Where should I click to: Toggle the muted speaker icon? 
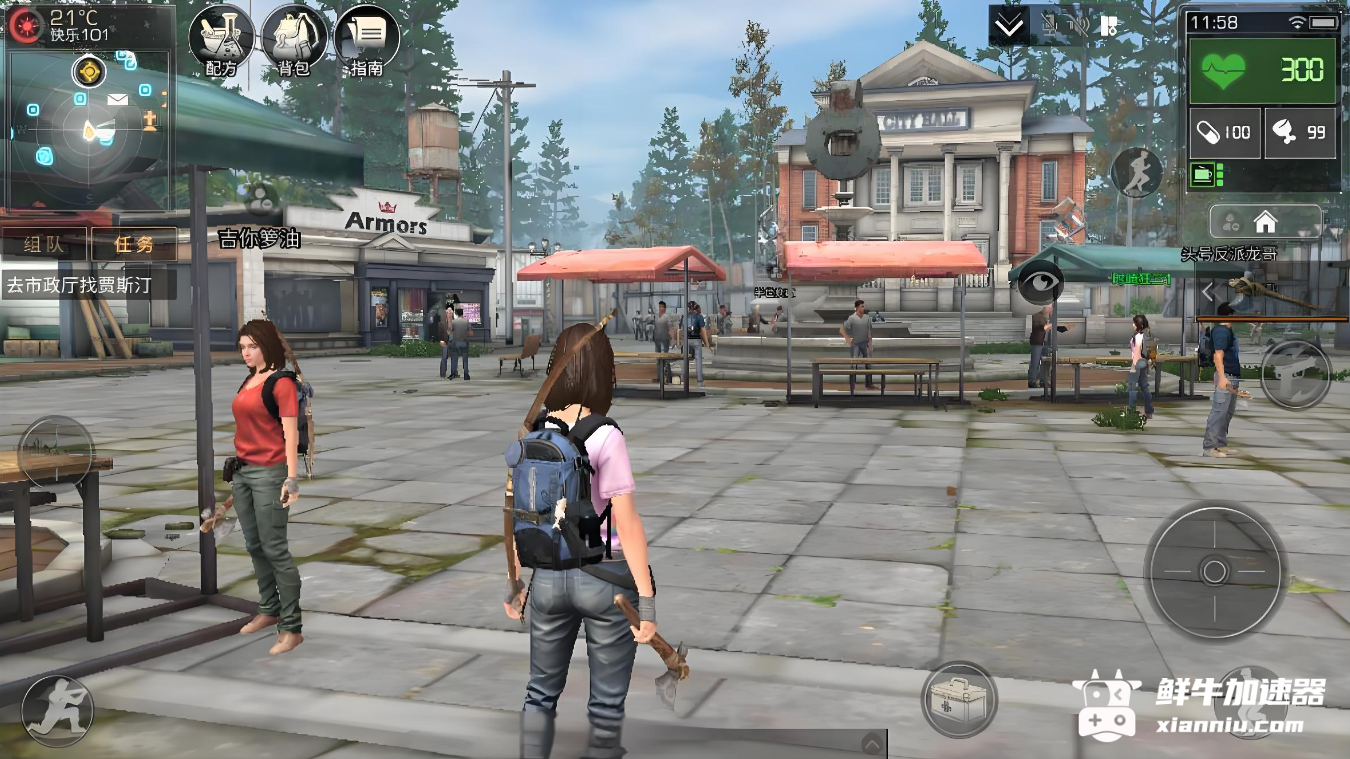point(1077,26)
